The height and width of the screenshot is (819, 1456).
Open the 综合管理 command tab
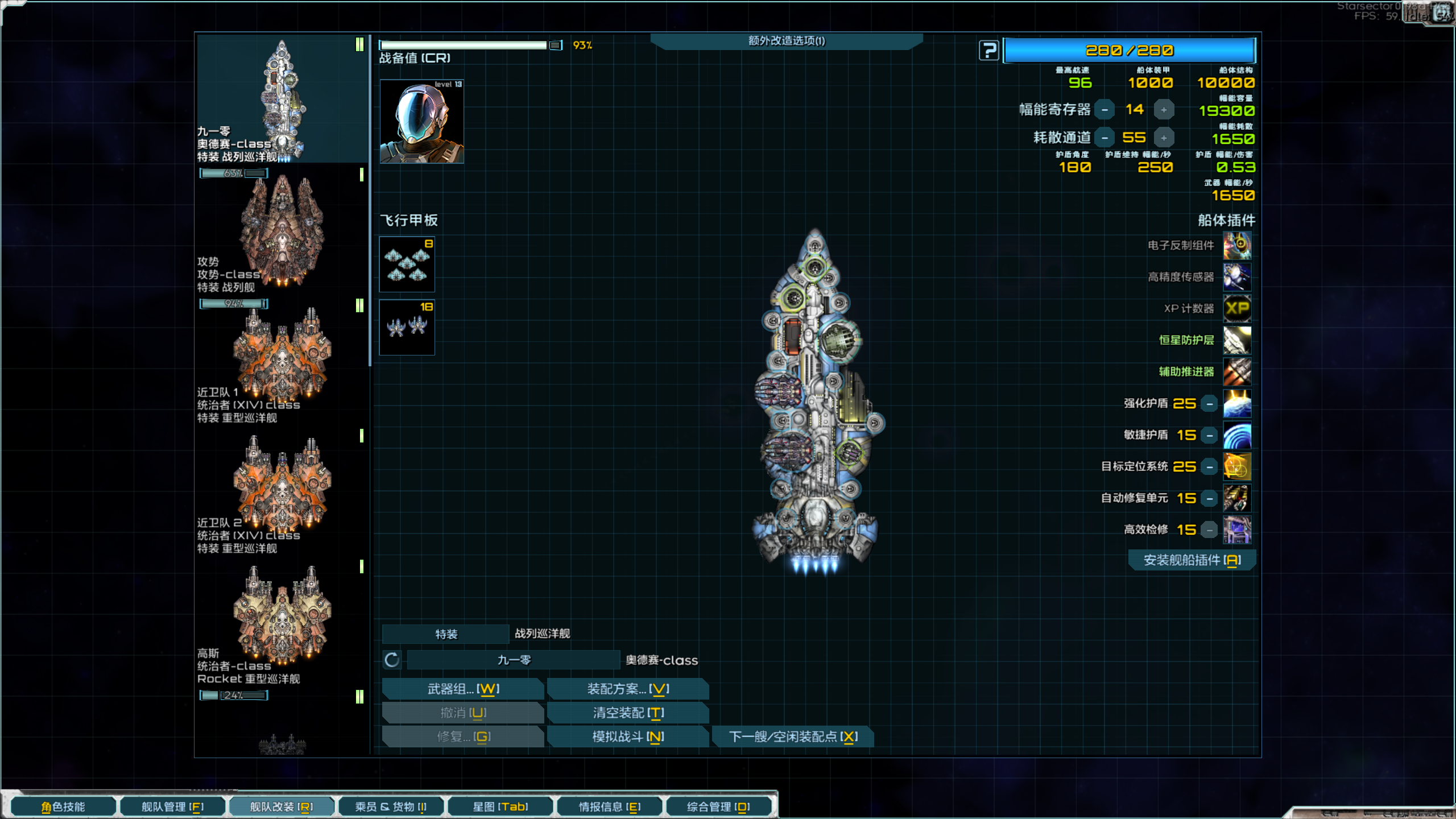[x=718, y=806]
